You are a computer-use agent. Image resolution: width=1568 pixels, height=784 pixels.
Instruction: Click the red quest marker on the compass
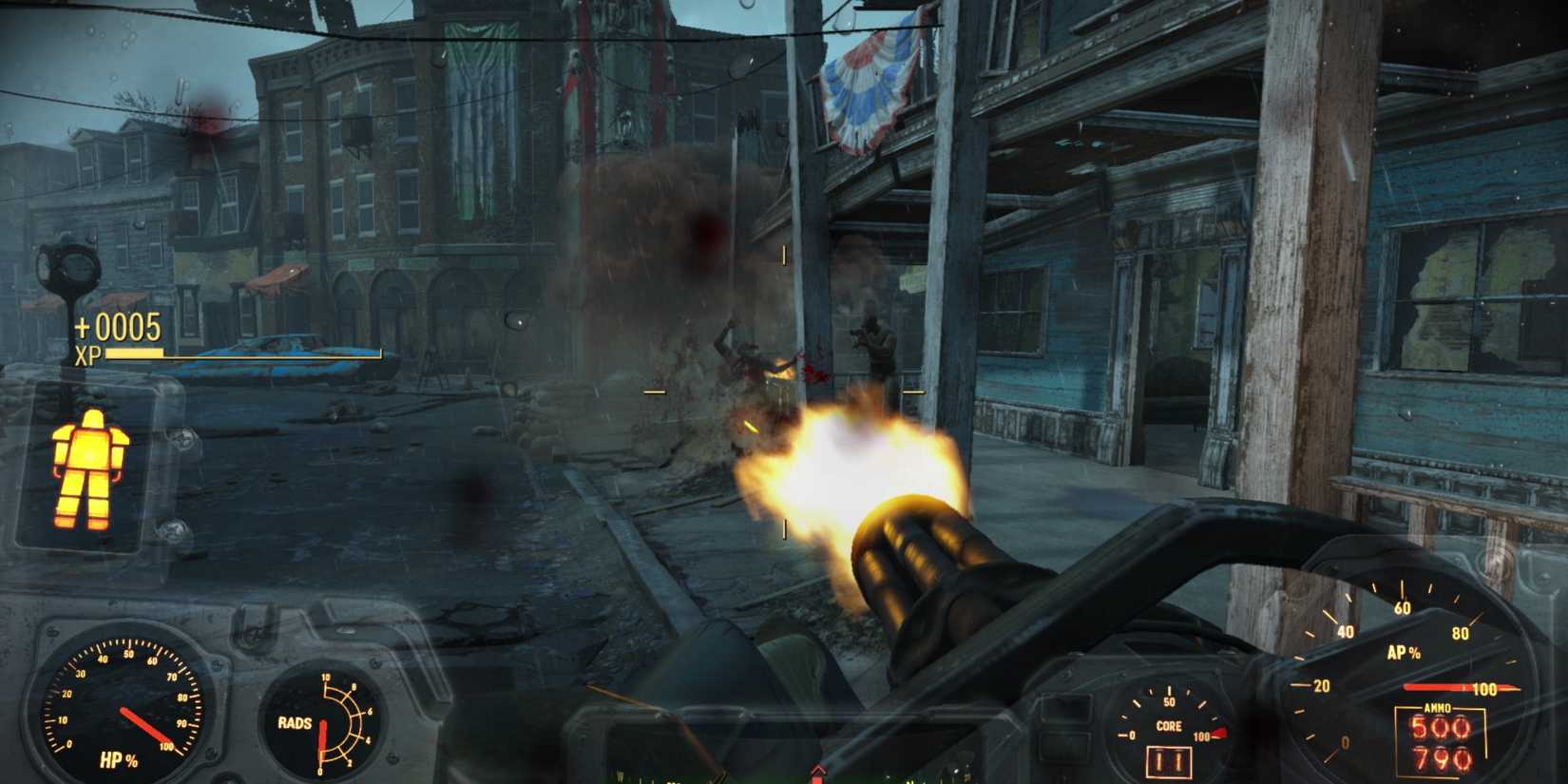point(818,774)
